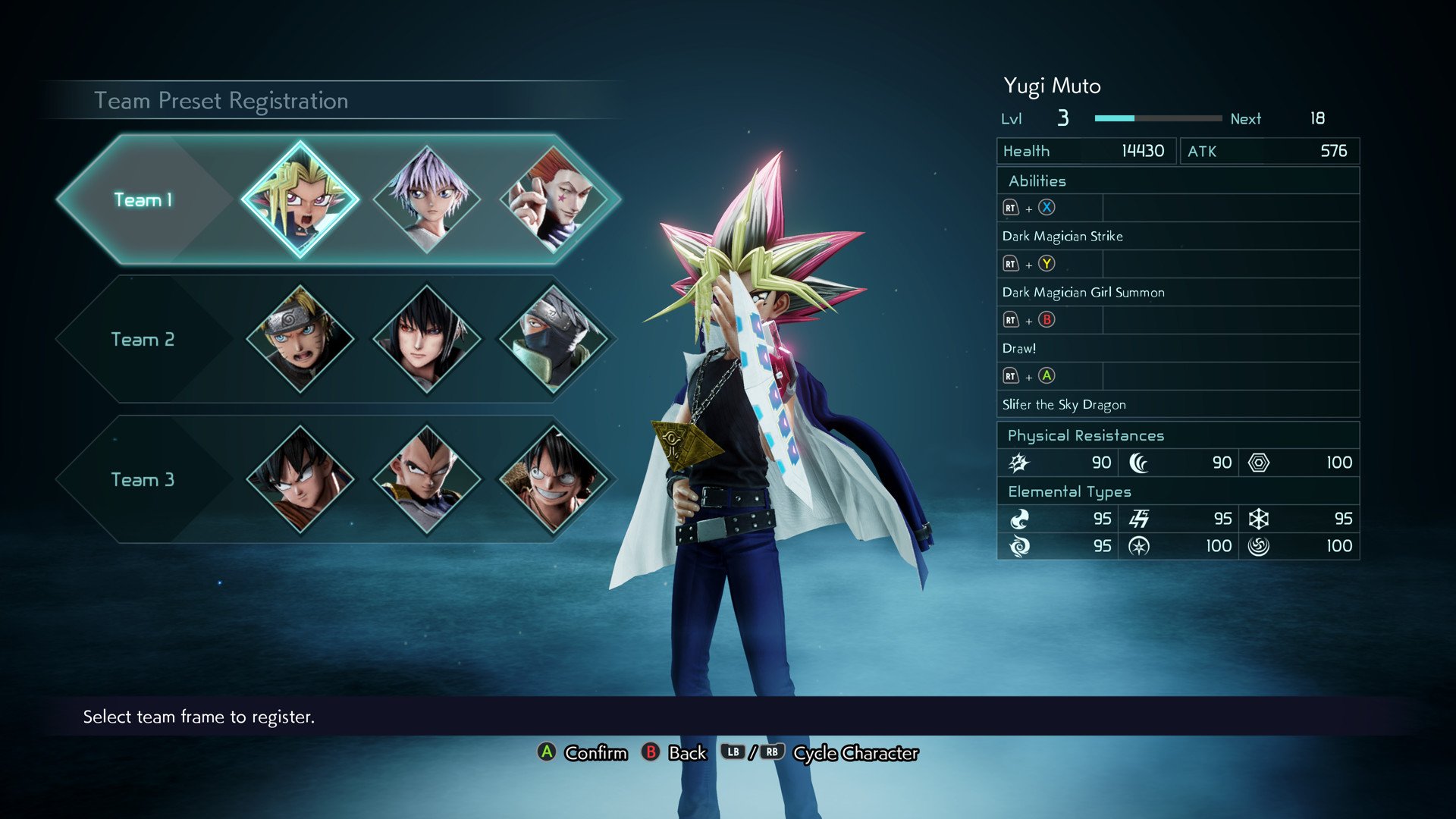The image size is (1456, 819).
Task: Go back from Team Preset Registration
Action: point(674,753)
